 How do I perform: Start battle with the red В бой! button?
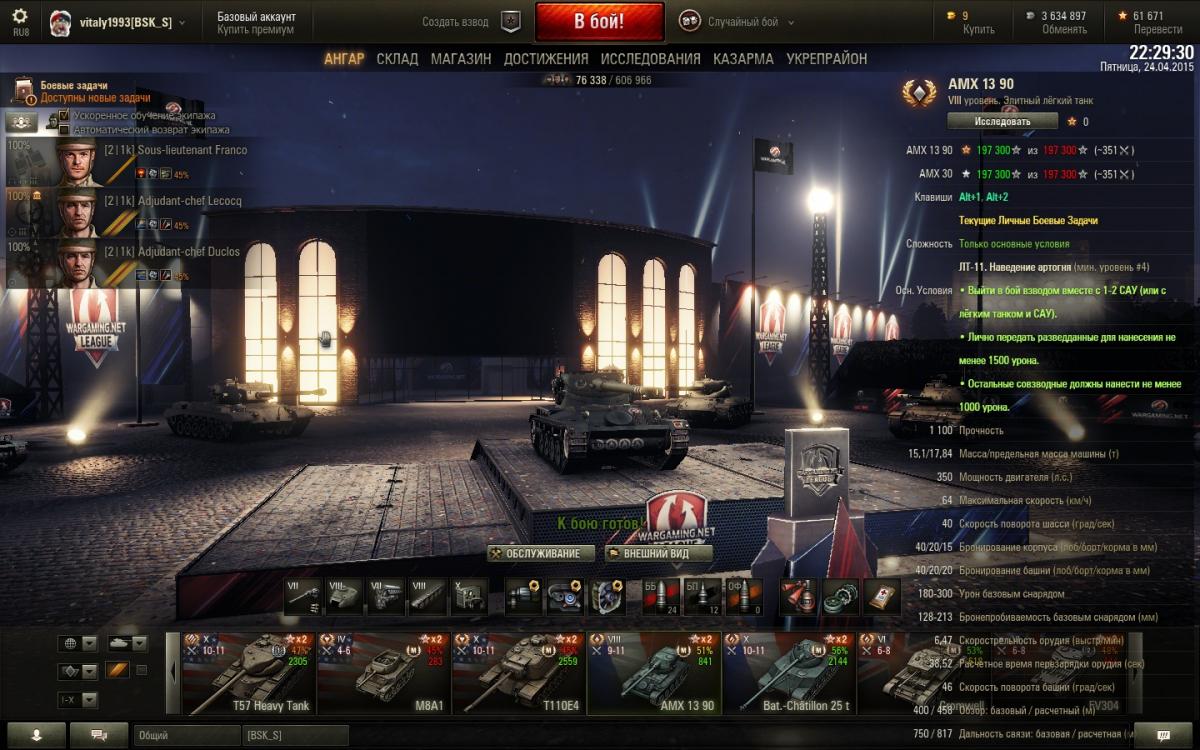599,21
